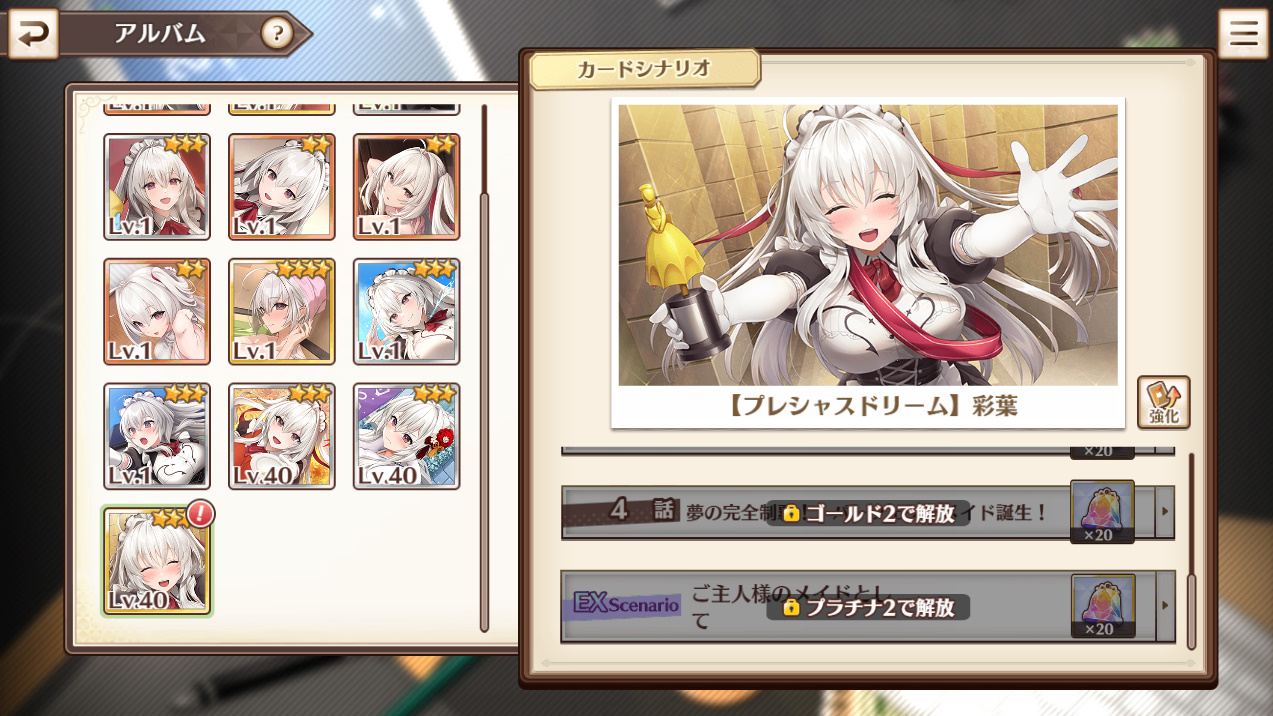This screenshot has height=716, width=1273.
Task: Select the card with red alert badge
Action: 157,560
